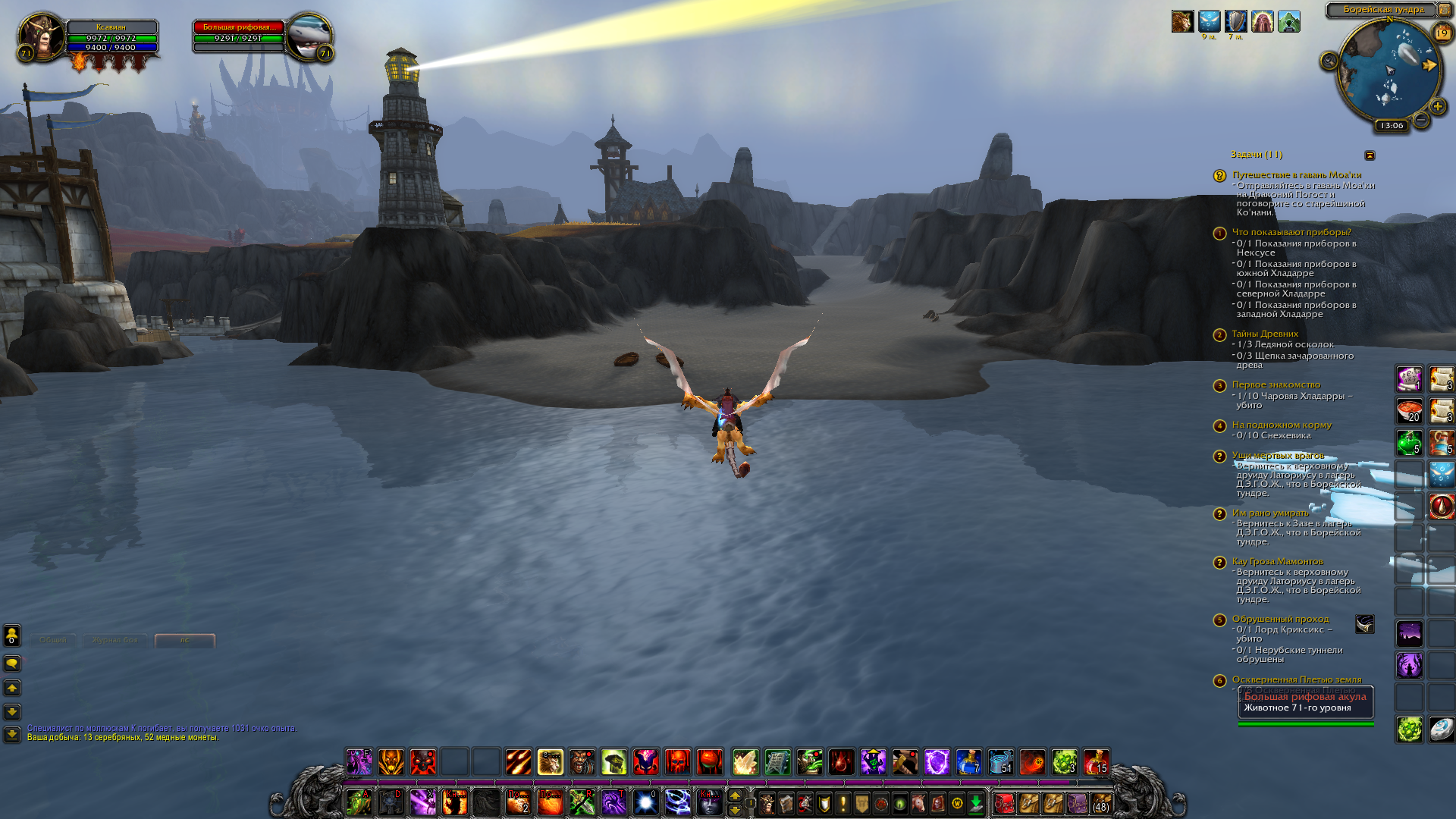Select the ЛС chat tab
Viewport: 1456px width, 819px height.
coord(185,640)
